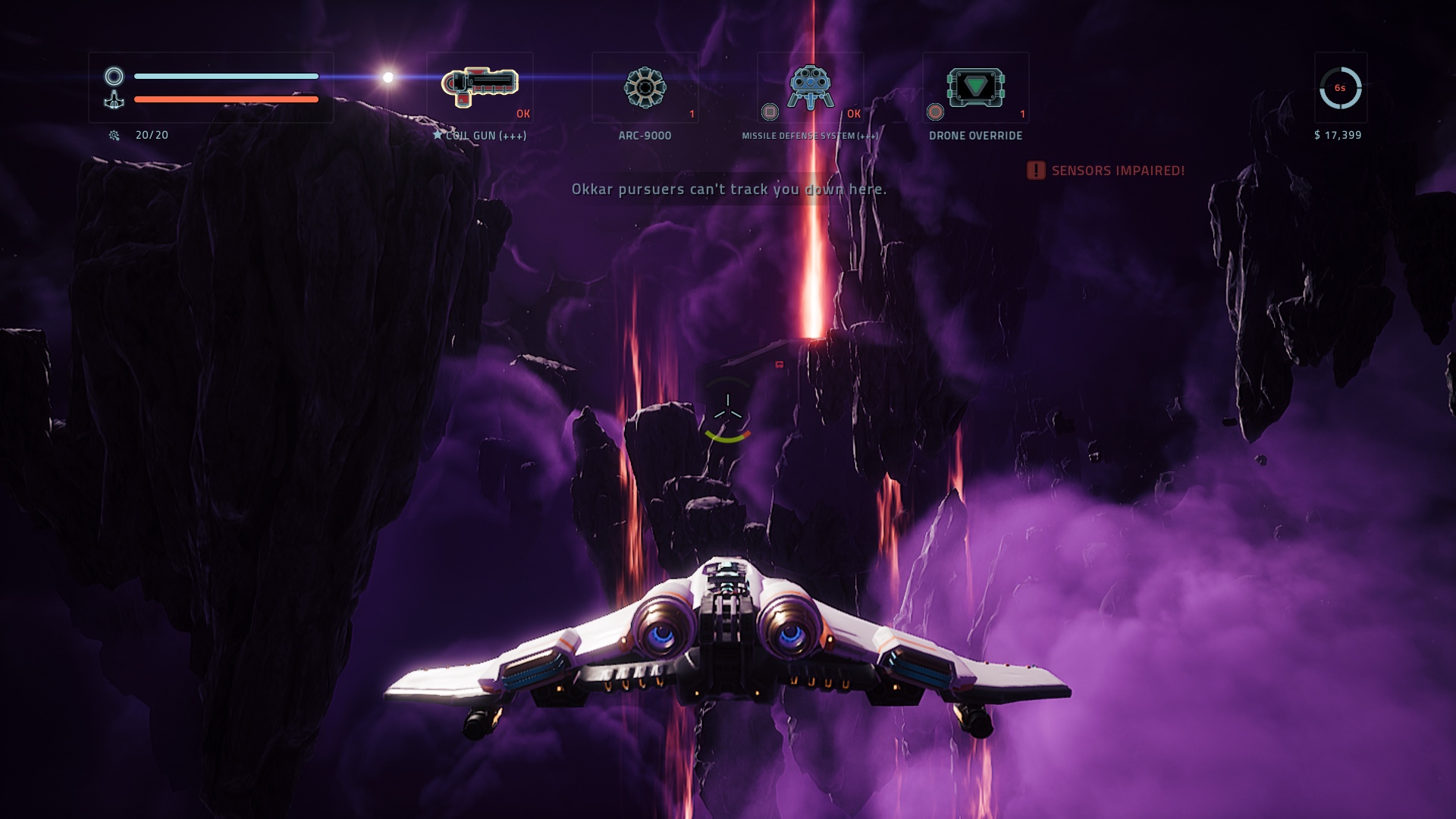Toggle the OK indicator on Missile Defense System
Image resolution: width=1456 pixels, height=819 pixels.
855,112
